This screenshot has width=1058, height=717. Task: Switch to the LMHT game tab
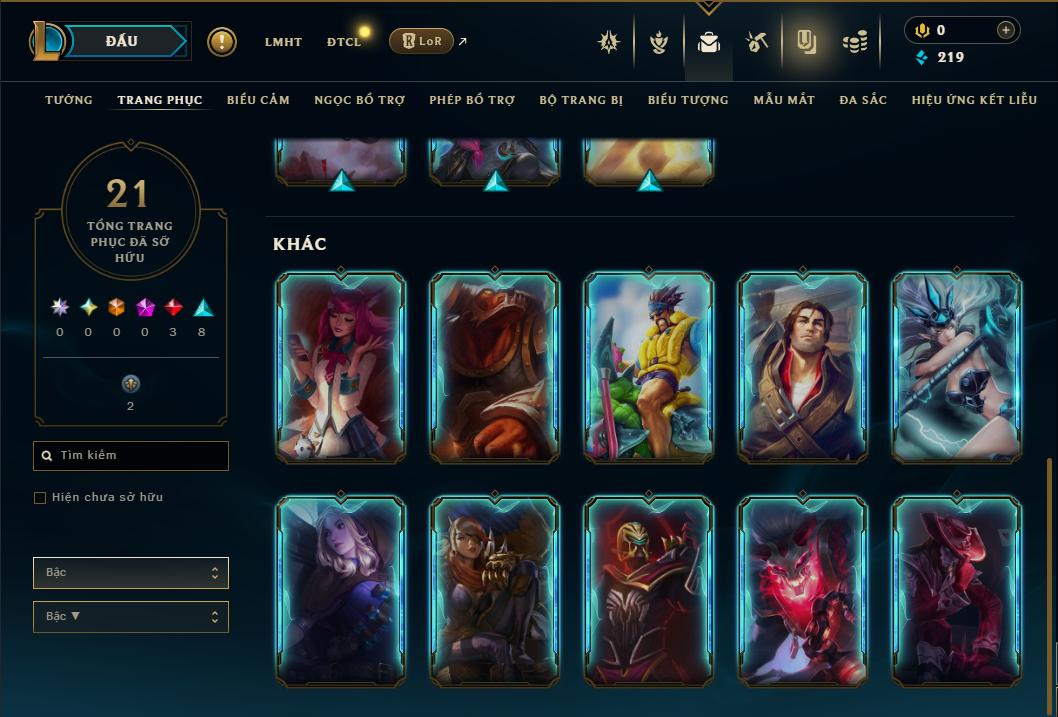tap(283, 42)
